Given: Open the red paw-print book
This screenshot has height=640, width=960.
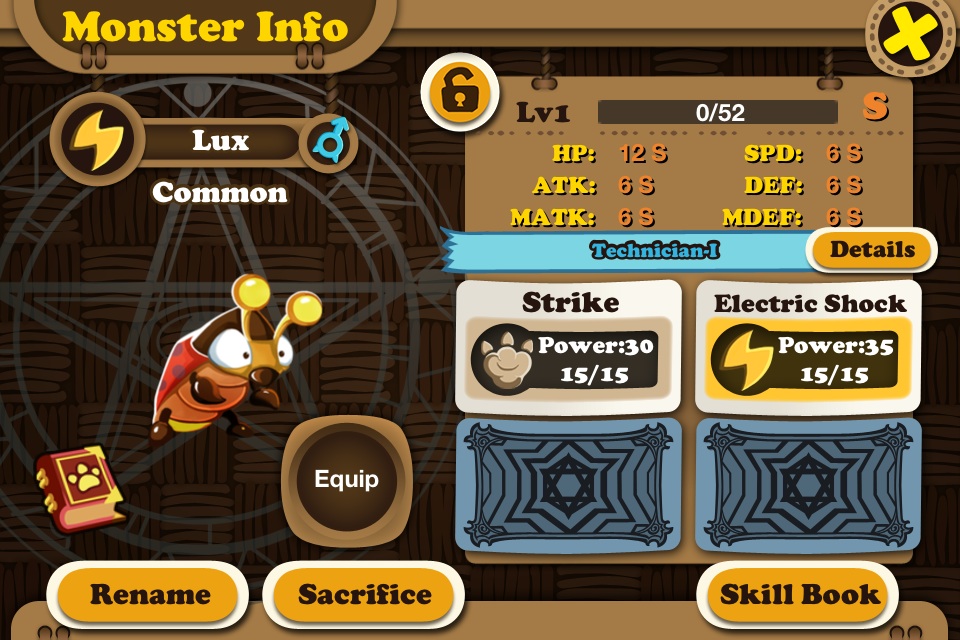Looking at the screenshot, I should click(x=81, y=486).
